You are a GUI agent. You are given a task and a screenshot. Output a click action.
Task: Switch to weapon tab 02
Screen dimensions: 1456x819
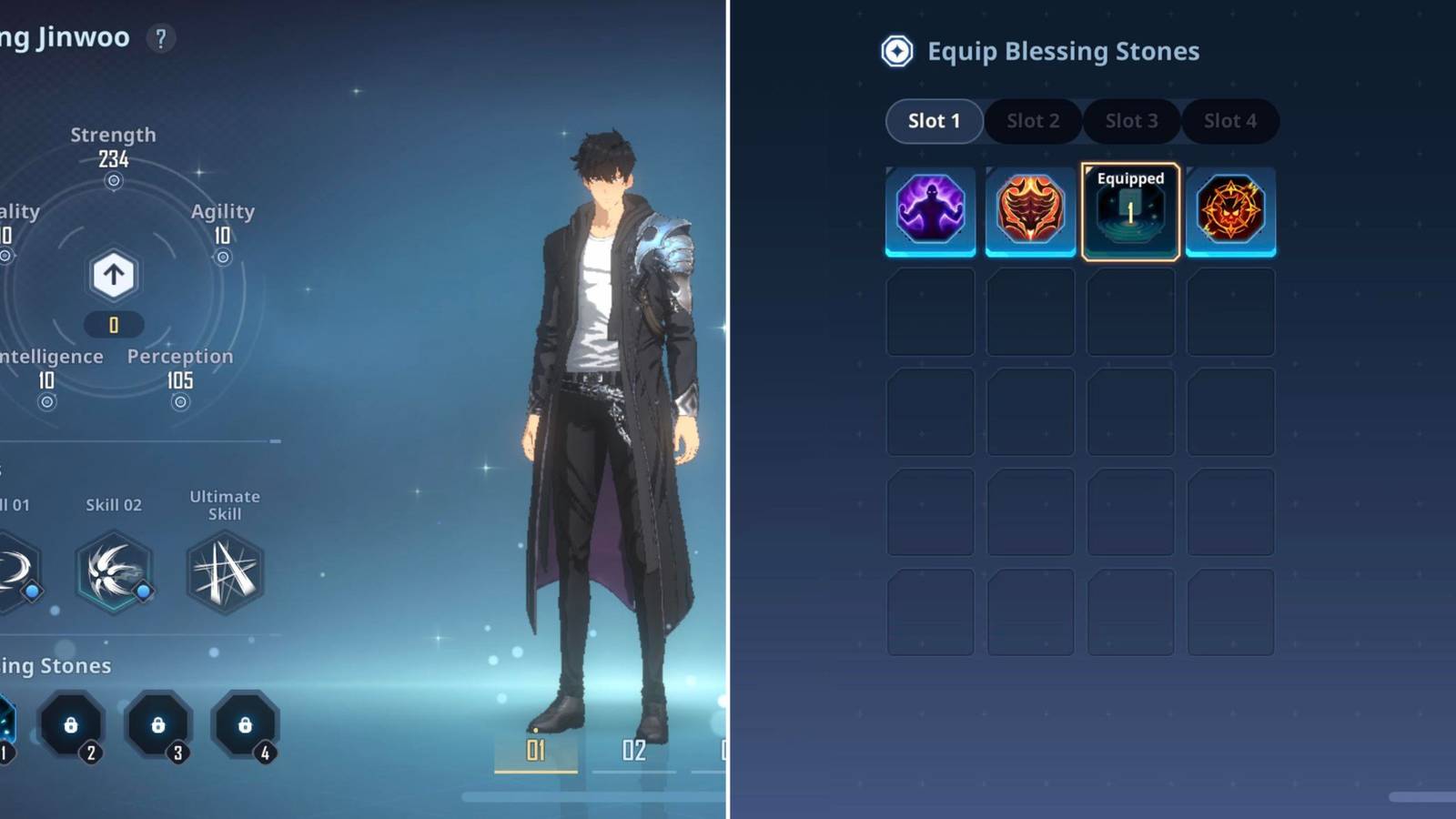coord(634,749)
